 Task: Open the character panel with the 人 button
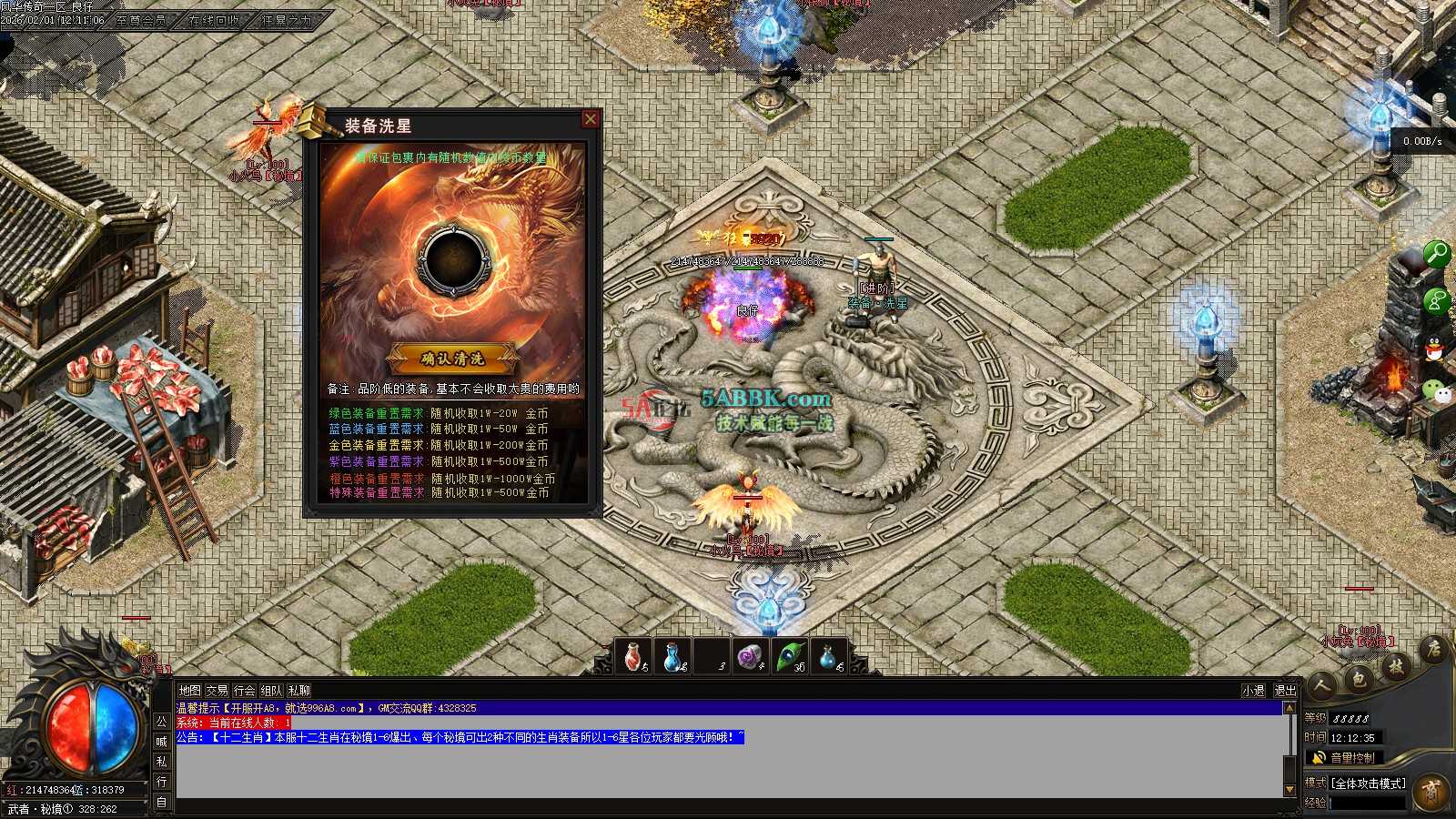[1322, 685]
